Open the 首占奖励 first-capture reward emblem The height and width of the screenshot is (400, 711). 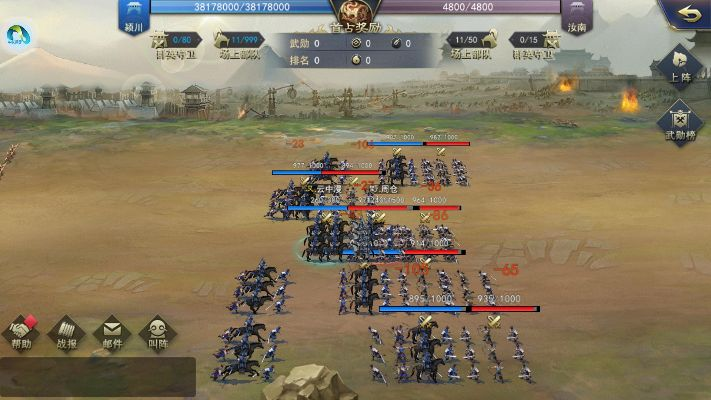353,14
